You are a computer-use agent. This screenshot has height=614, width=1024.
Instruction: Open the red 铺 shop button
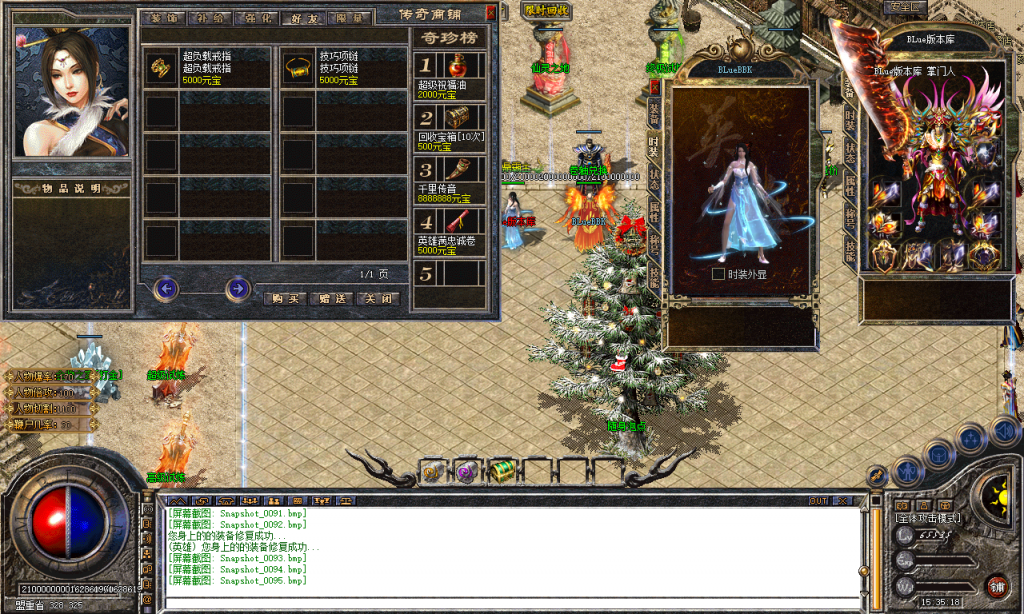[996, 585]
